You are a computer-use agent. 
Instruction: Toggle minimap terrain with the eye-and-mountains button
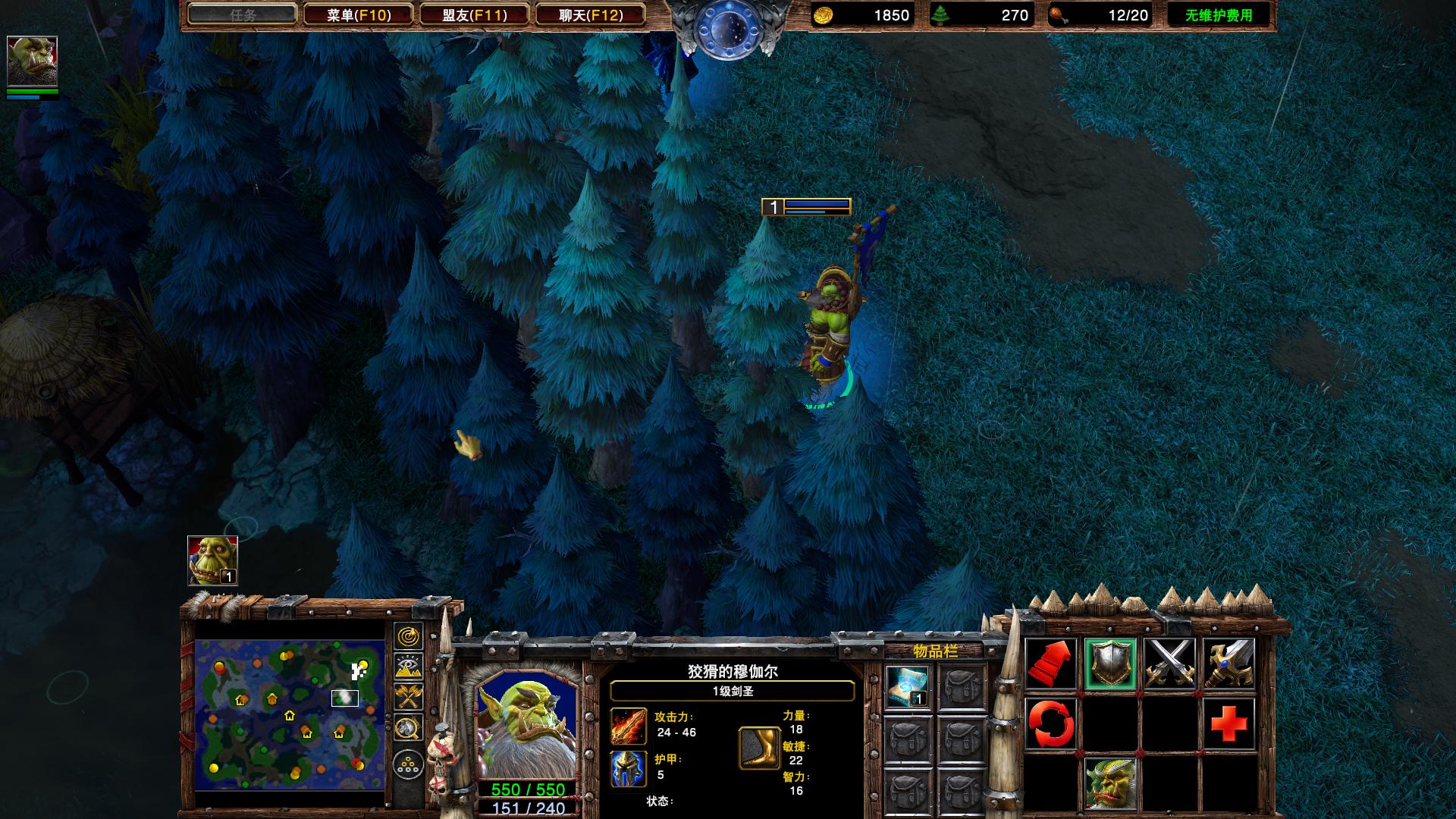point(409,666)
